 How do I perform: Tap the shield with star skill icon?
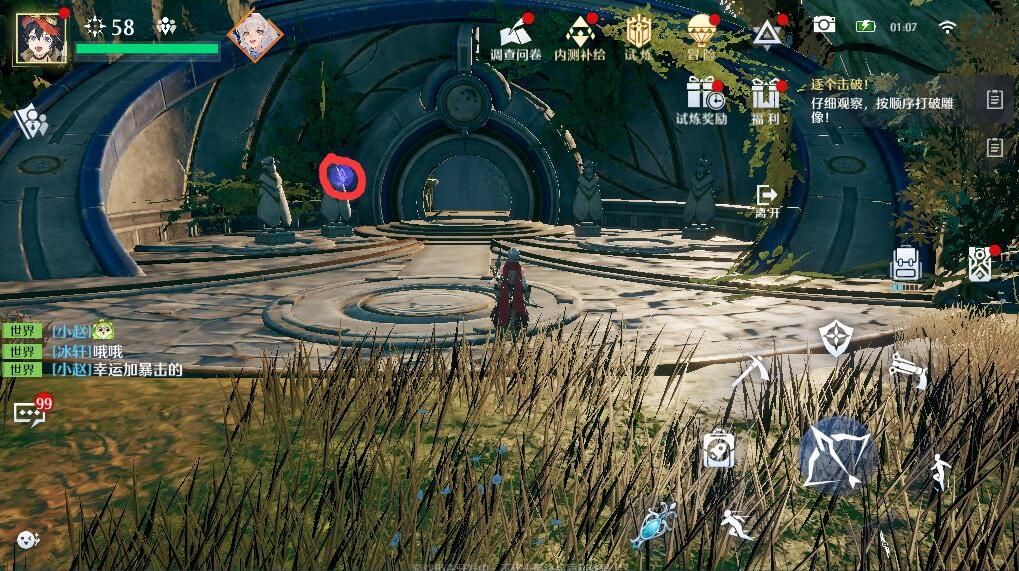click(835, 338)
